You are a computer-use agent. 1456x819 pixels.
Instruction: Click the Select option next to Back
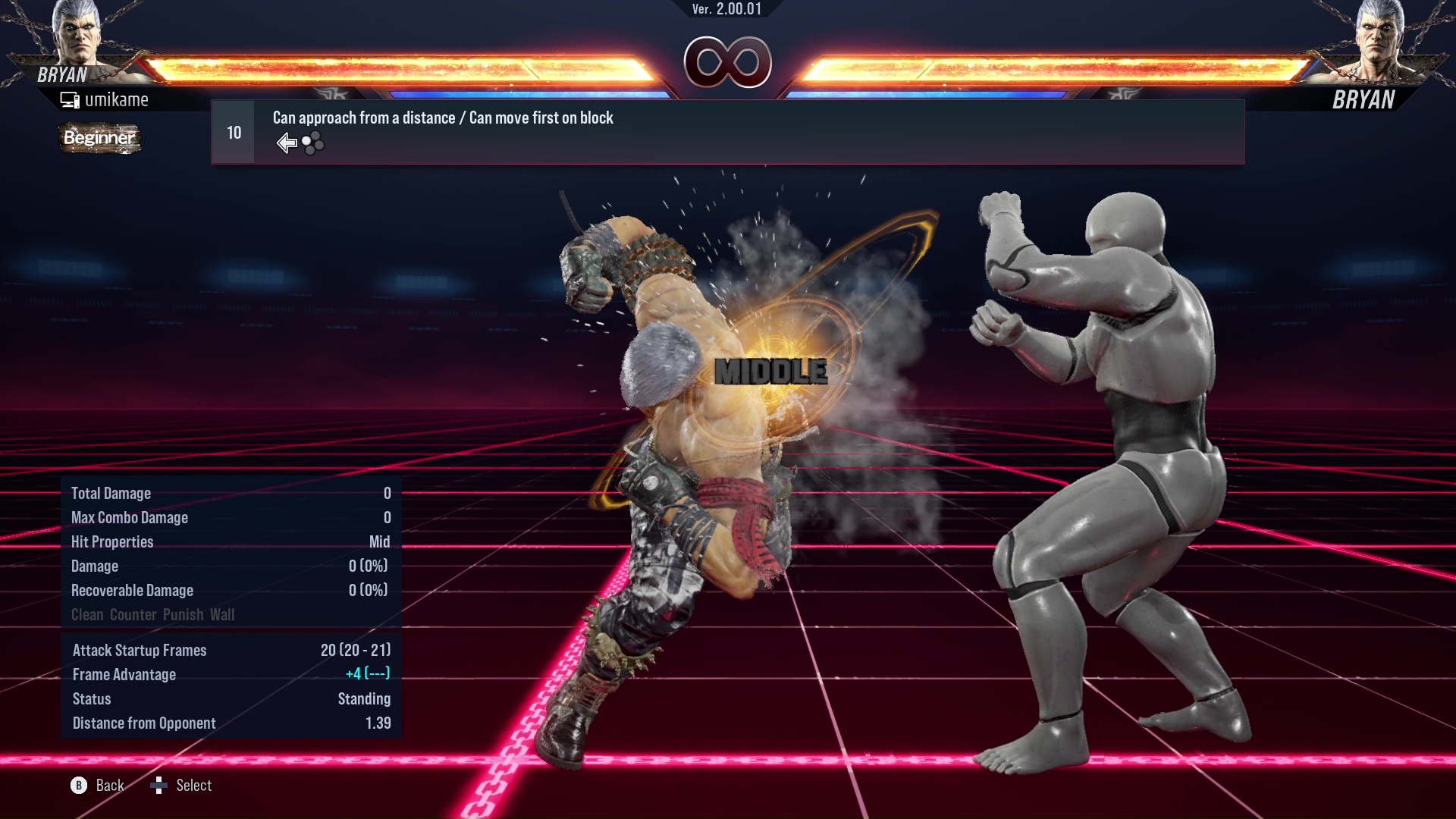click(194, 786)
